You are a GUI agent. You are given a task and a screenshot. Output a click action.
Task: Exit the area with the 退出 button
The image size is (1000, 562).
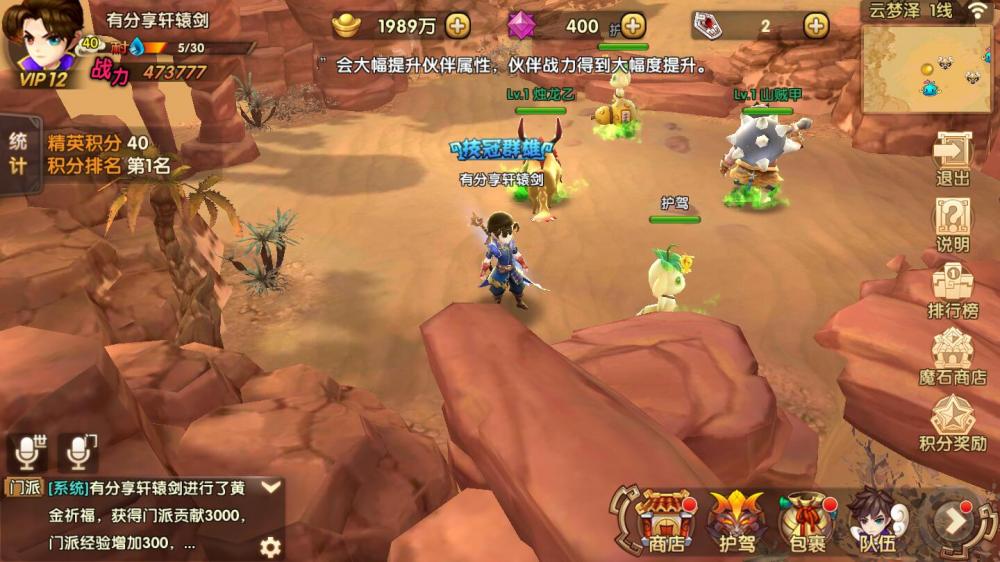tap(952, 160)
